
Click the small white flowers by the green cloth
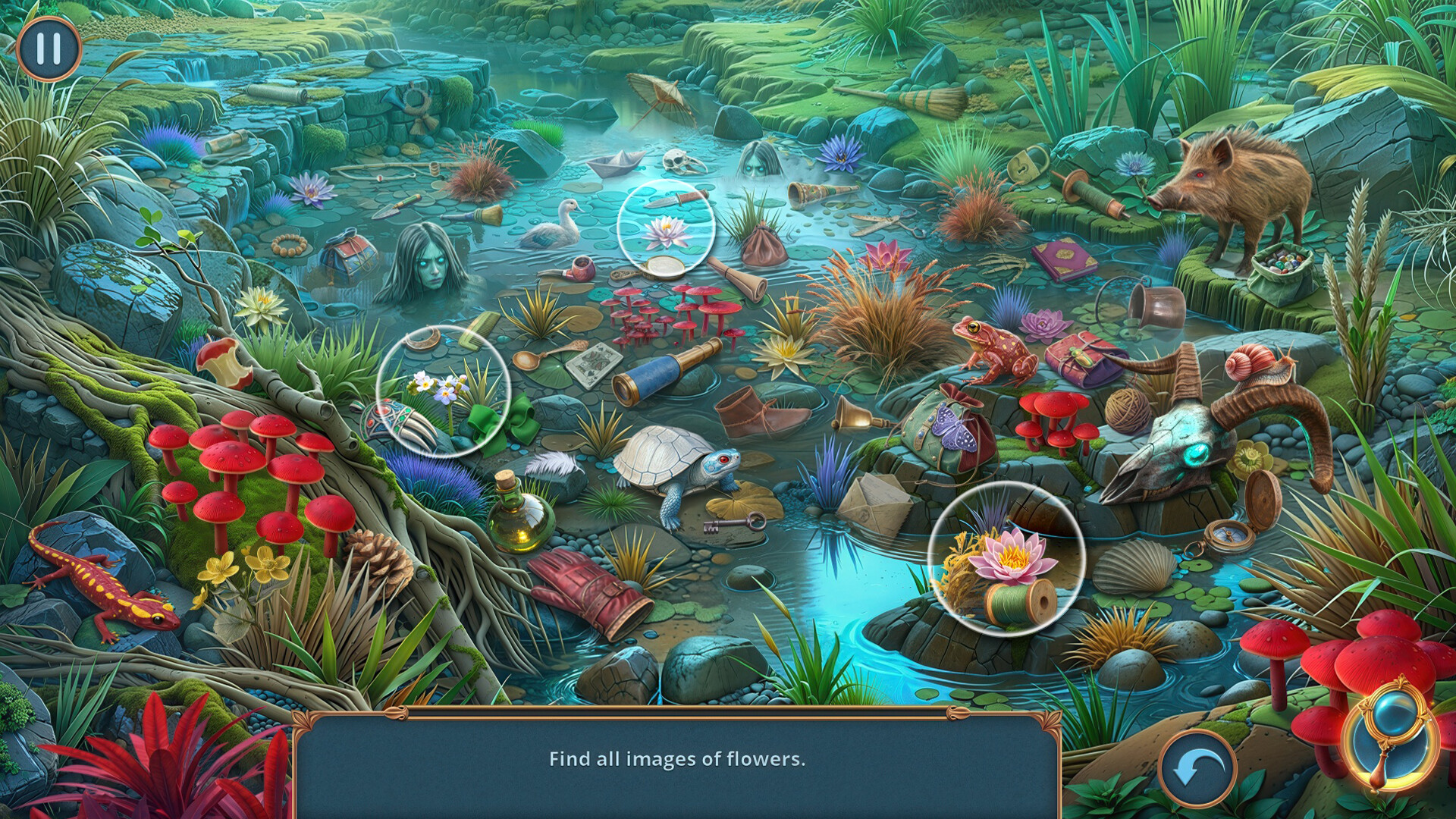click(x=440, y=387)
